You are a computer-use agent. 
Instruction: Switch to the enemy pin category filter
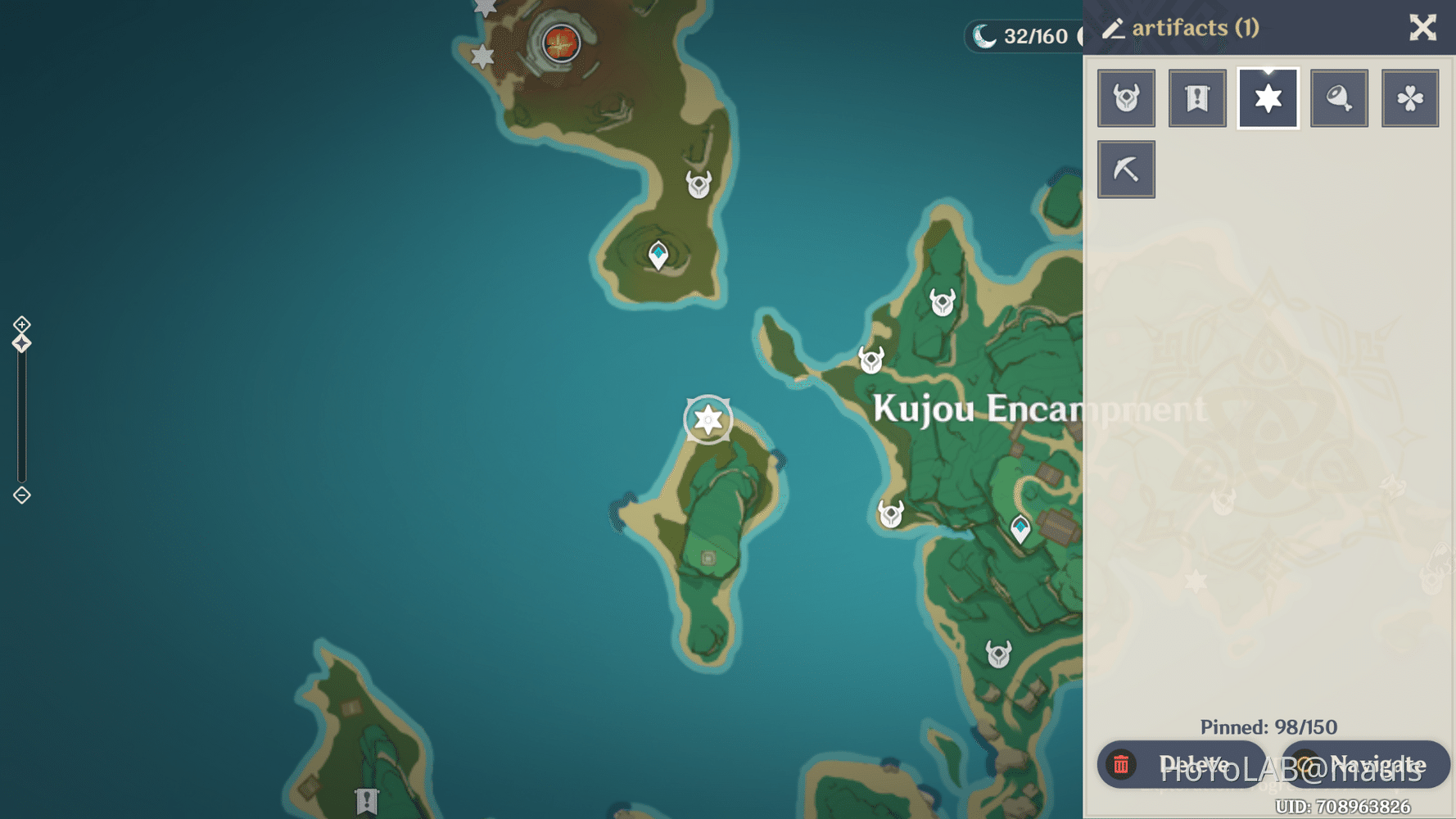1126,97
